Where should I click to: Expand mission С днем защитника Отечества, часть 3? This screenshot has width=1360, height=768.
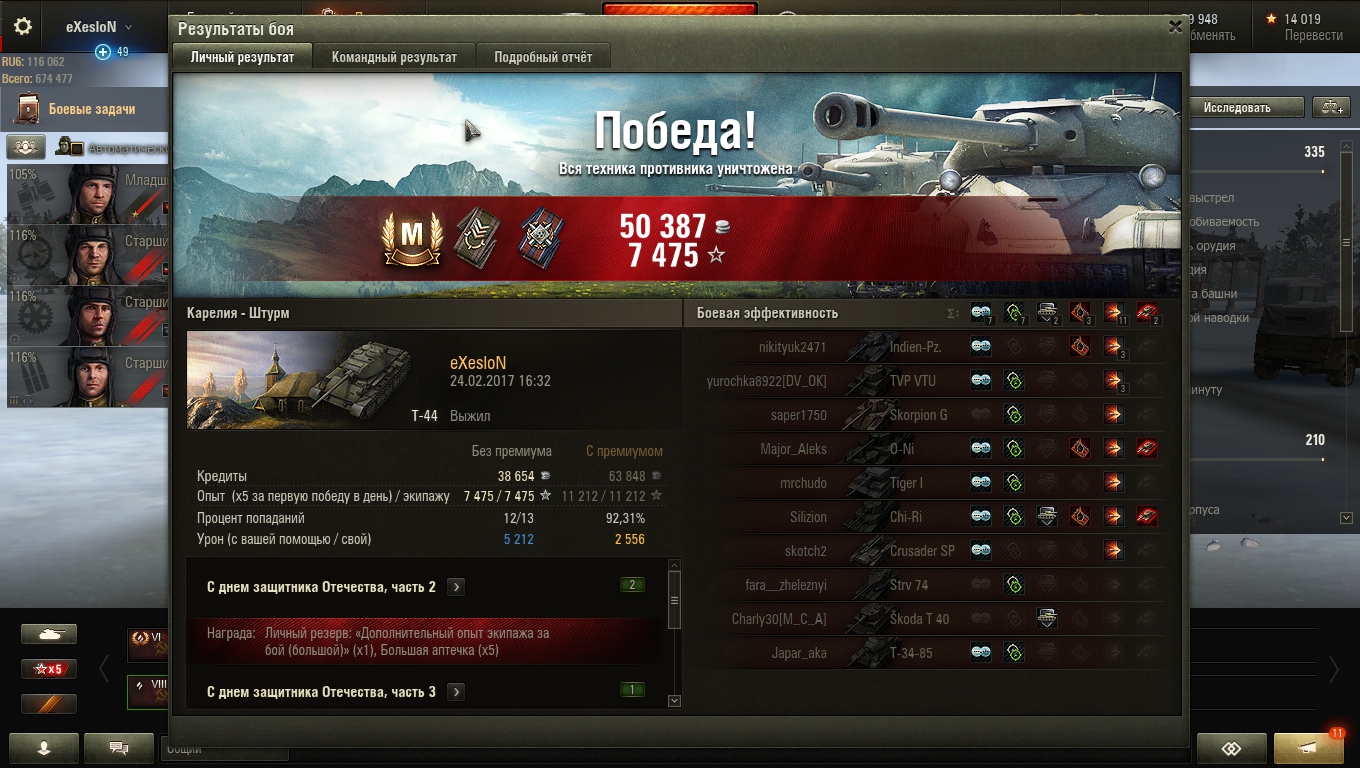point(456,692)
